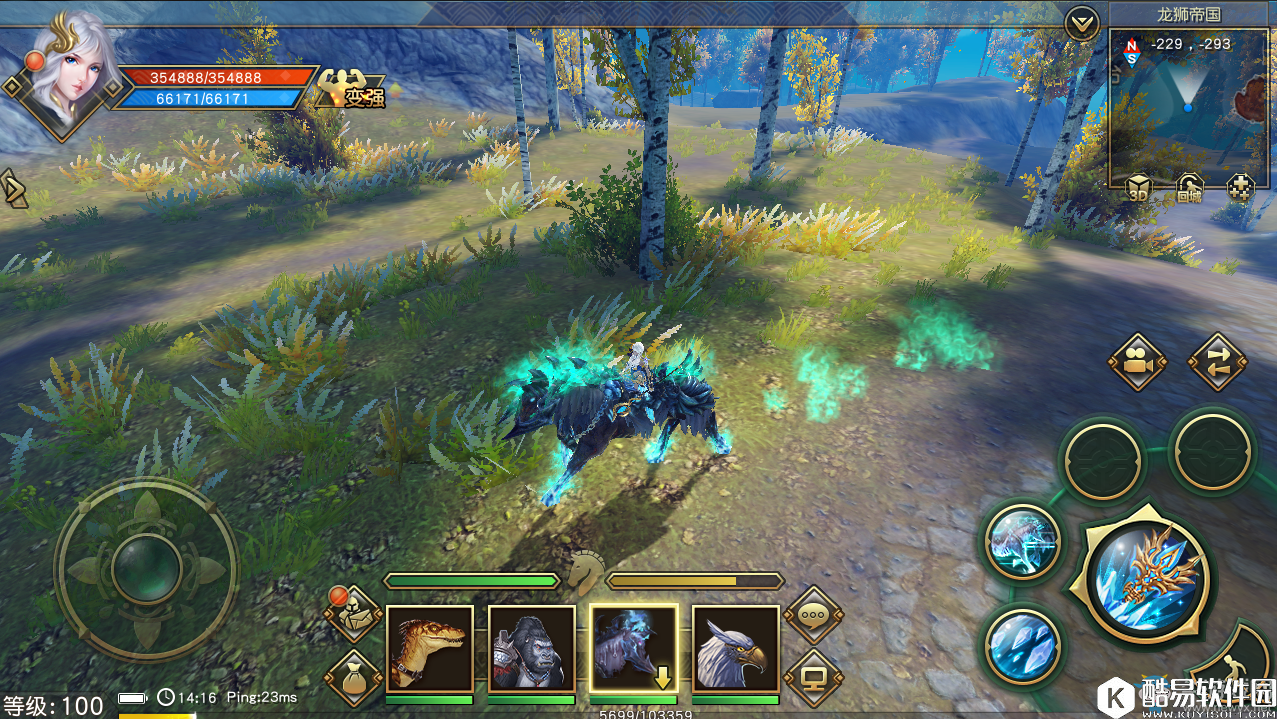Select the raptor mount slot

click(429, 648)
